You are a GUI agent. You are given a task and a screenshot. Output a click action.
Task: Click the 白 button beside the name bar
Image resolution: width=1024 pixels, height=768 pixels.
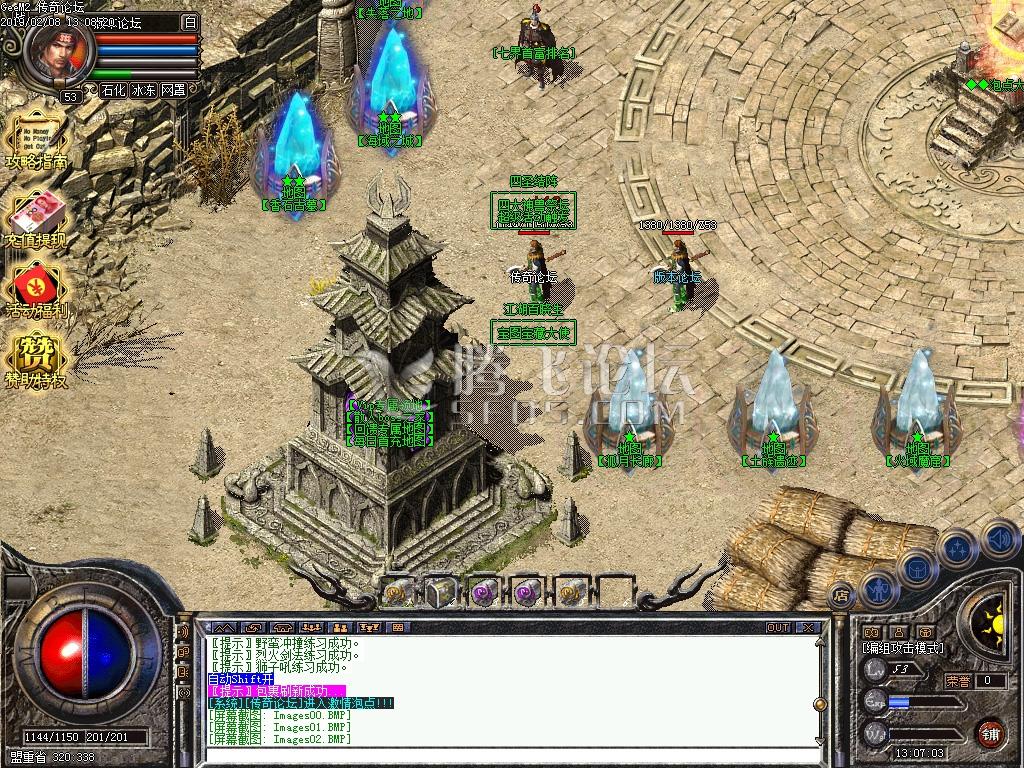tap(190, 21)
